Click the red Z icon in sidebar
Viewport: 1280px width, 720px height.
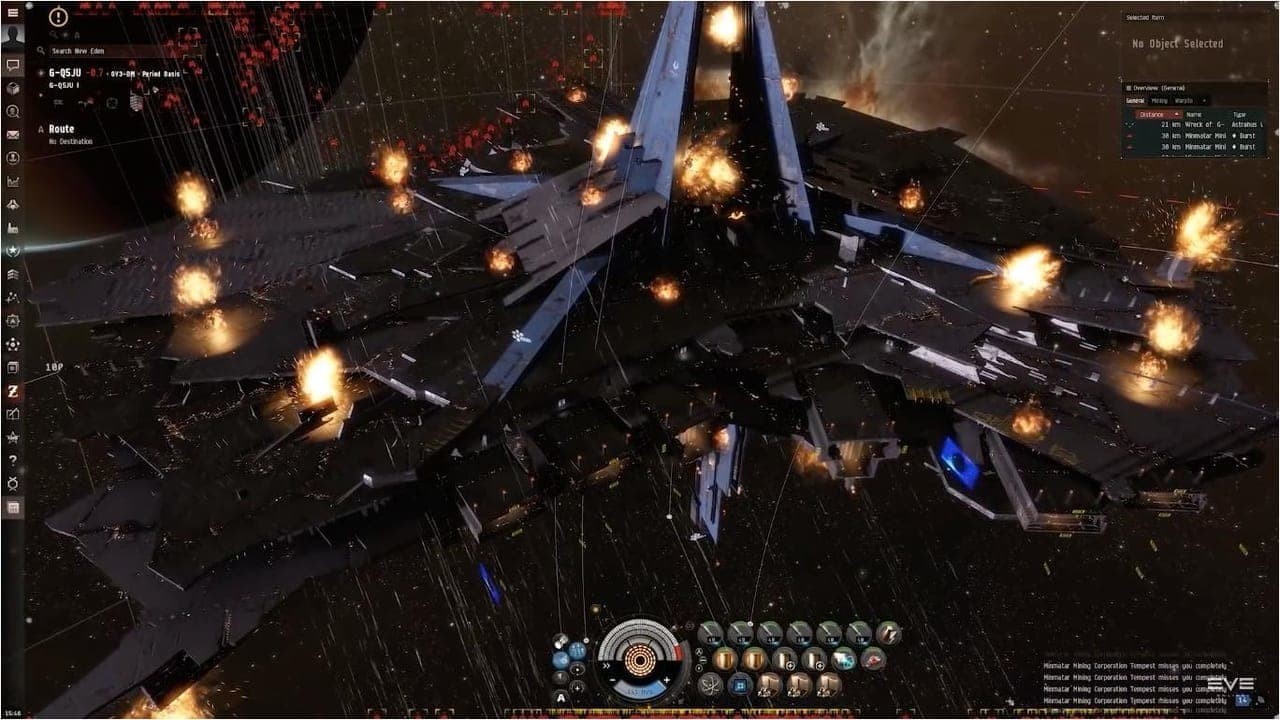pyautogui.click(x=13, y=390)
